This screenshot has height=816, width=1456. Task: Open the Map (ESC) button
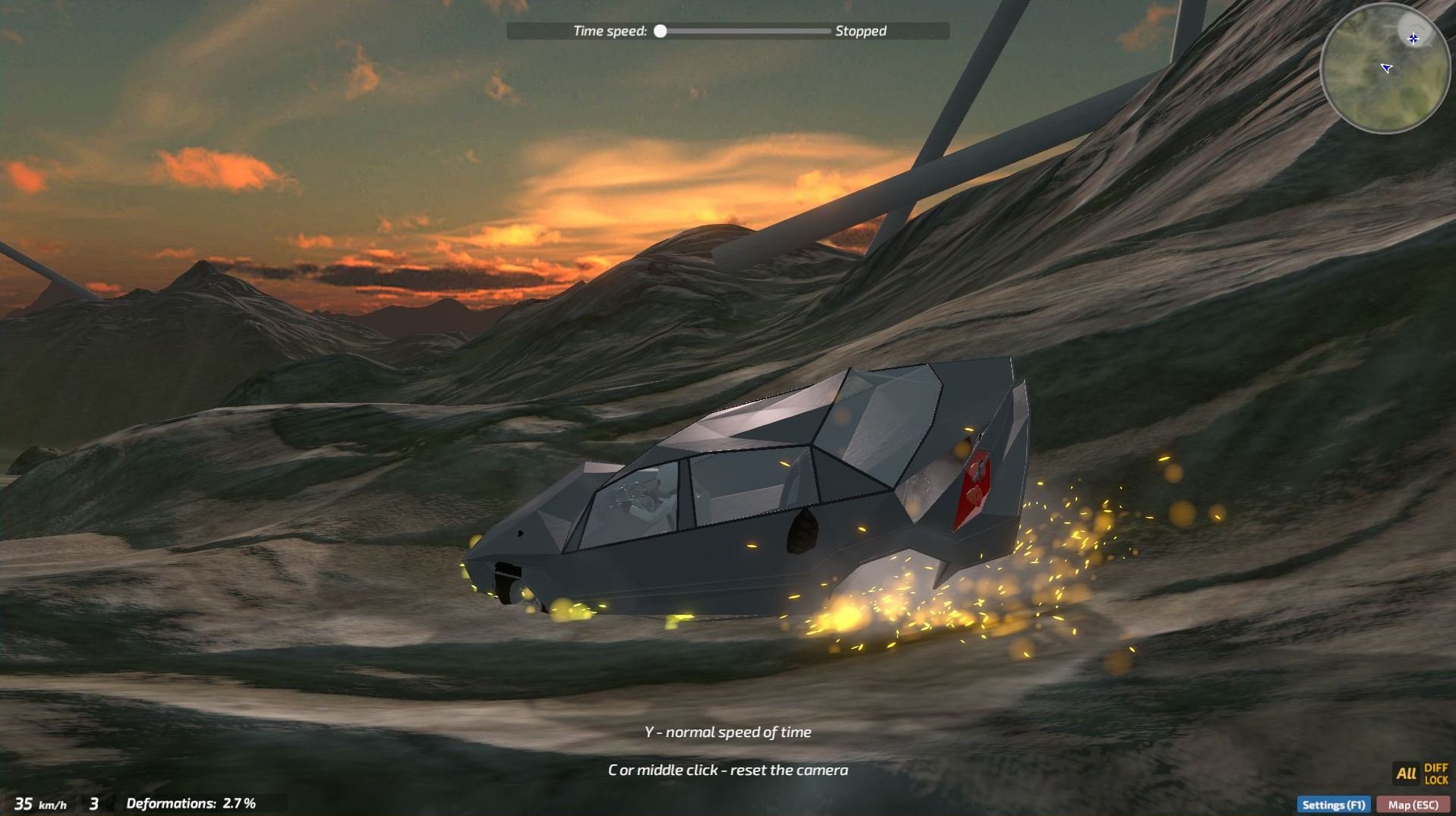coord(1413,805)
